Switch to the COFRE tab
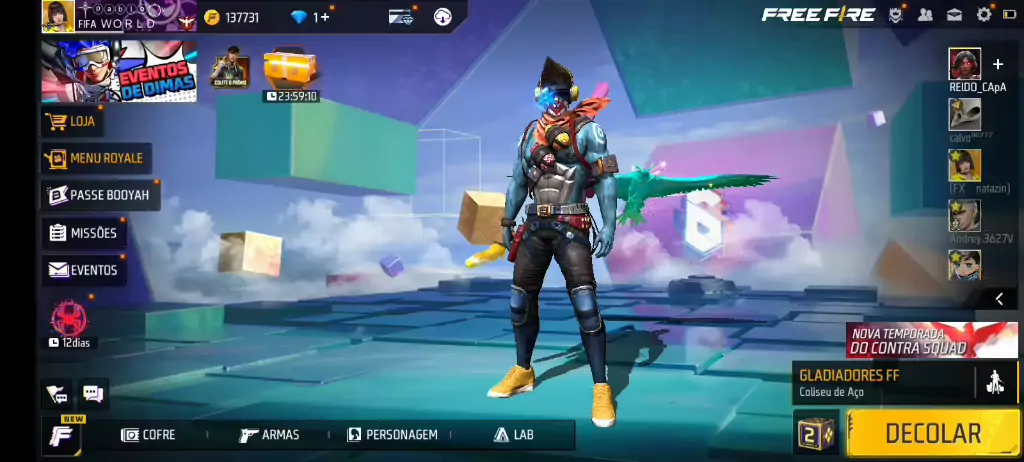 [148, 435]
